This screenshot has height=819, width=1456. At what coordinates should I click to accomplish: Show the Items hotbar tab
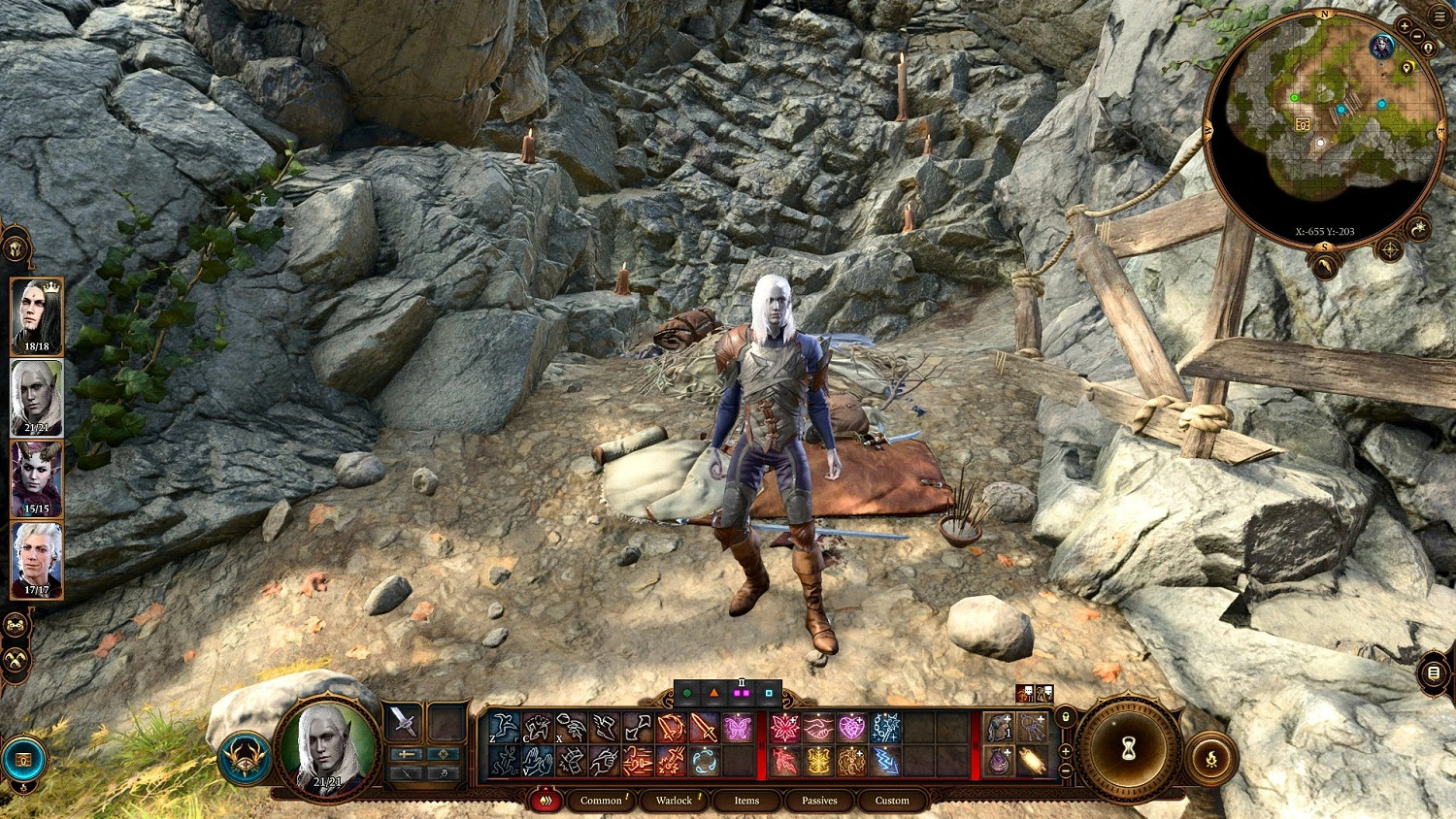[746, 801]
